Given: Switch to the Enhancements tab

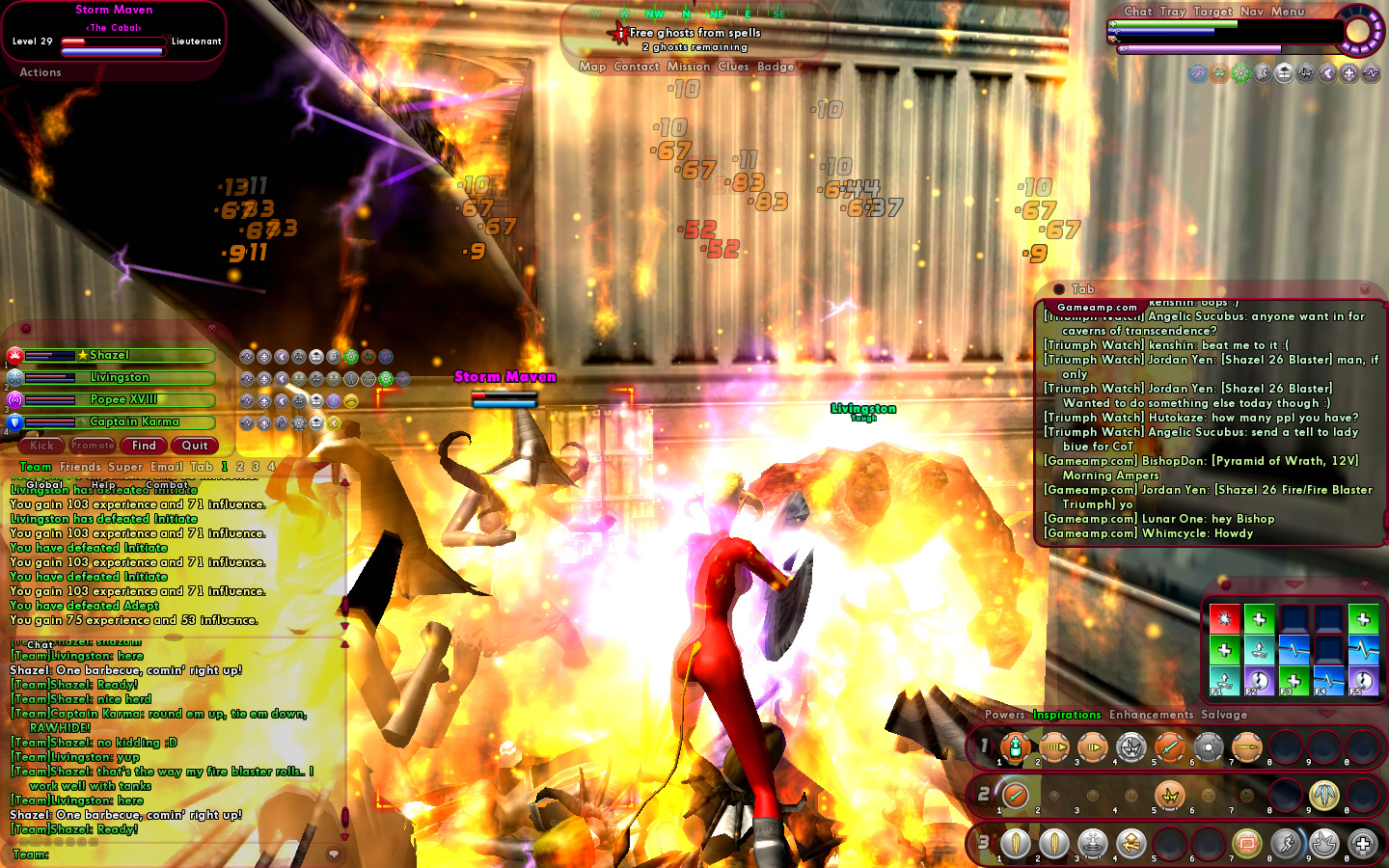Looking at the screenshot, I should point(1151,715).
